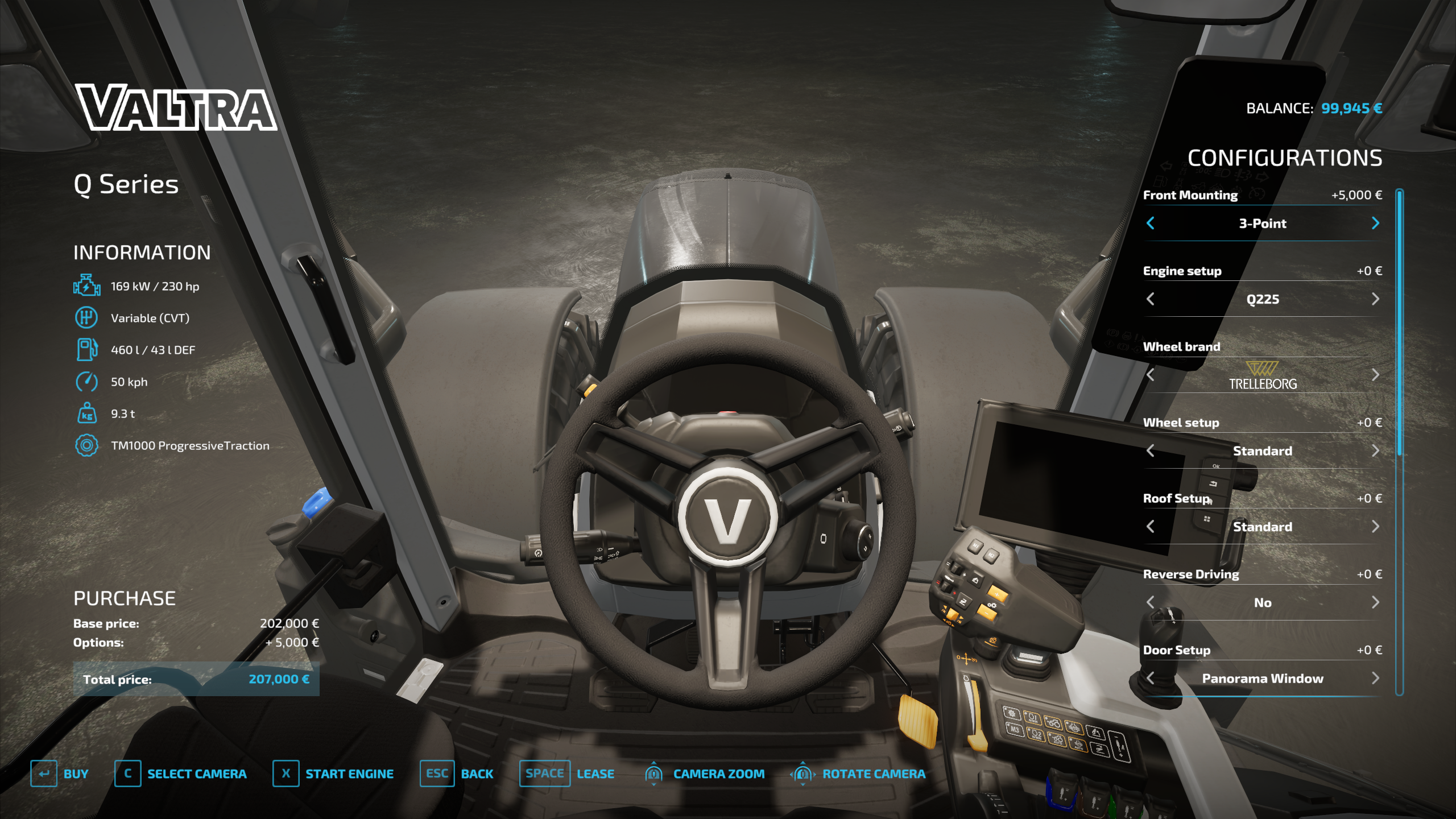Advance Wheel setup to next option
Screen dimensions: 1456x819
click(x=1375, y=451)
